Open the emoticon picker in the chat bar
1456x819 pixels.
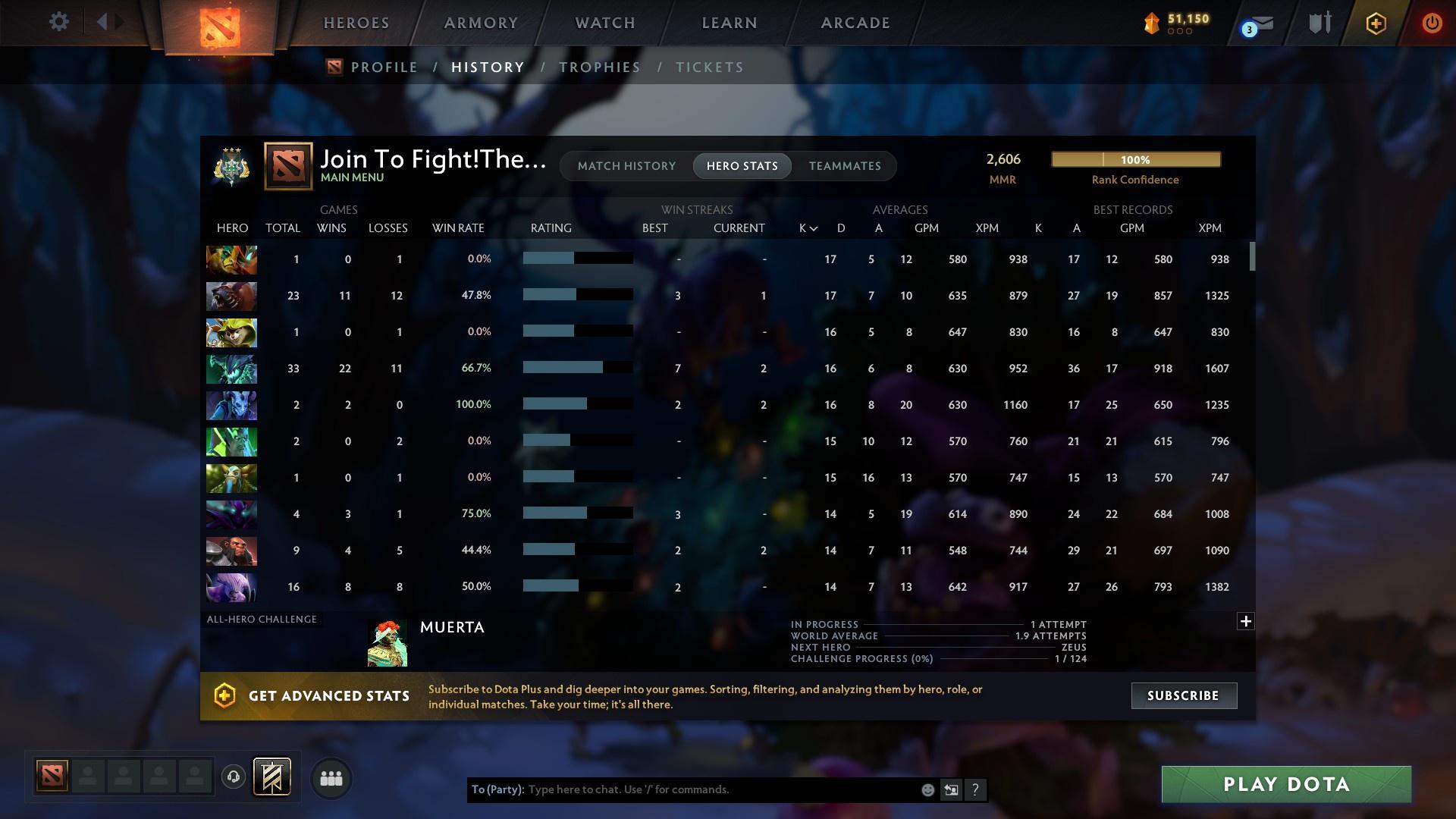point(927,789)
